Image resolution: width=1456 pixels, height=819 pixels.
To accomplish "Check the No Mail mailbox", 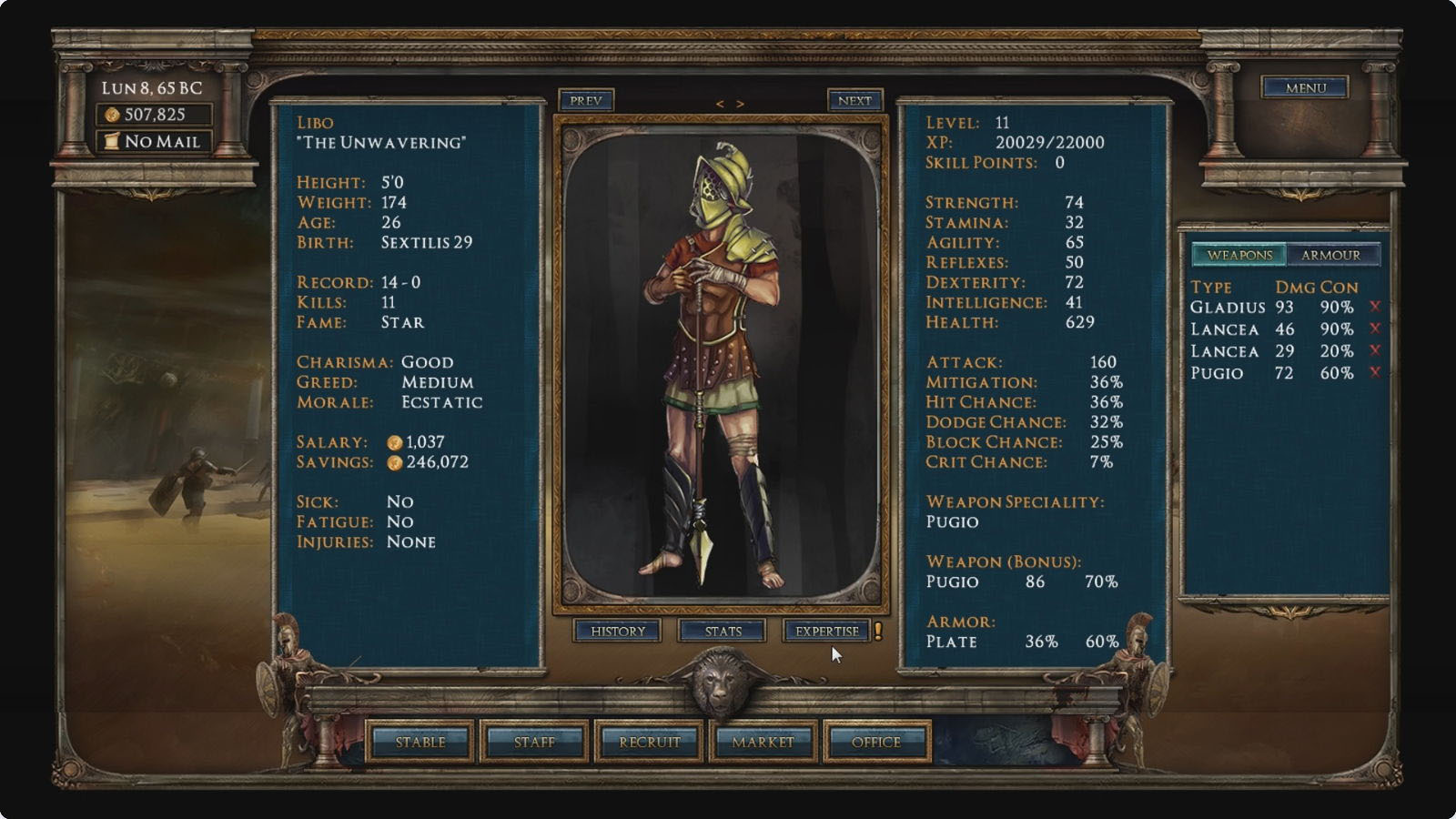I will [155, 141].
